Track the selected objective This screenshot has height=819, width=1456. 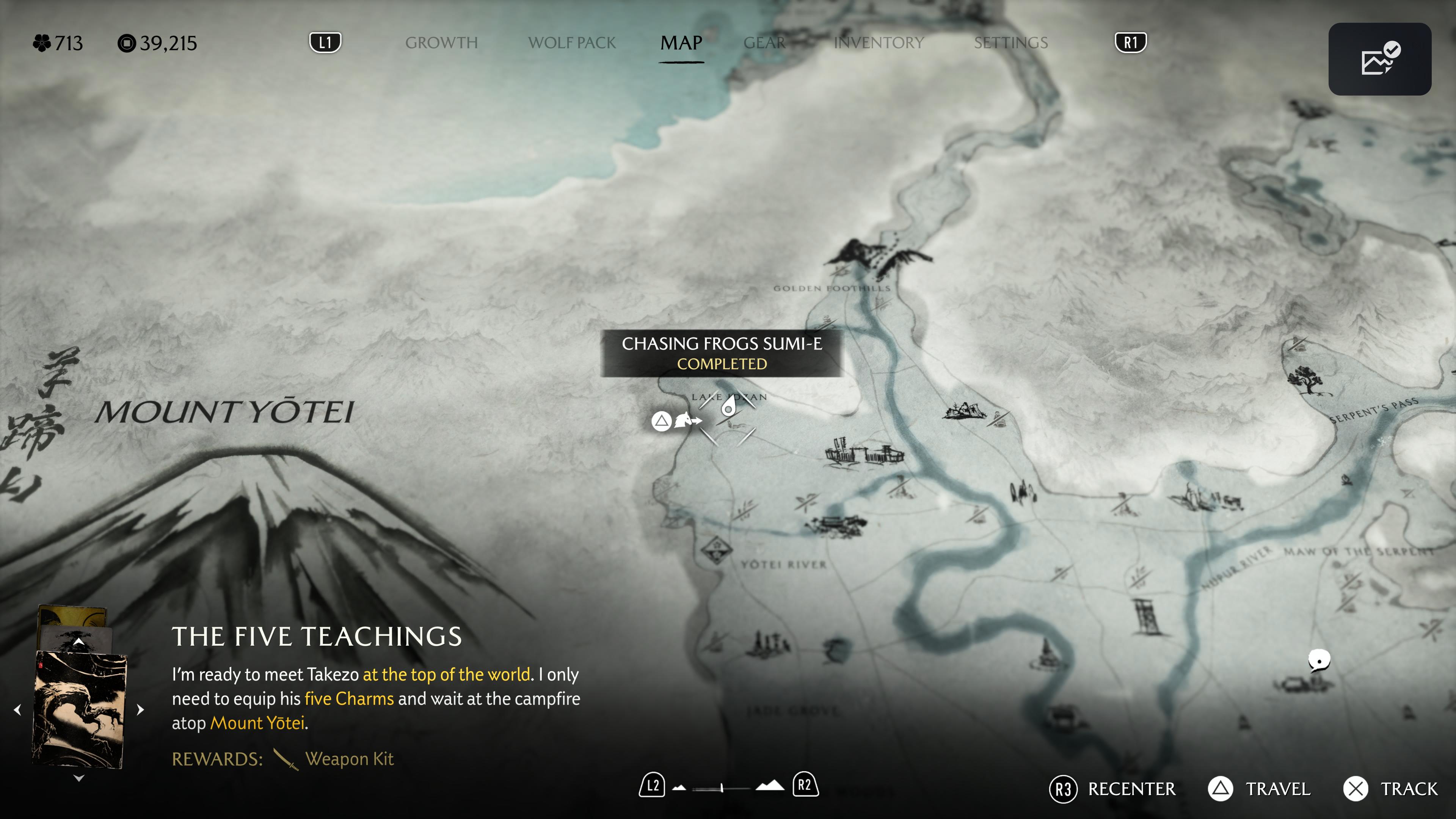[1390, 789]
